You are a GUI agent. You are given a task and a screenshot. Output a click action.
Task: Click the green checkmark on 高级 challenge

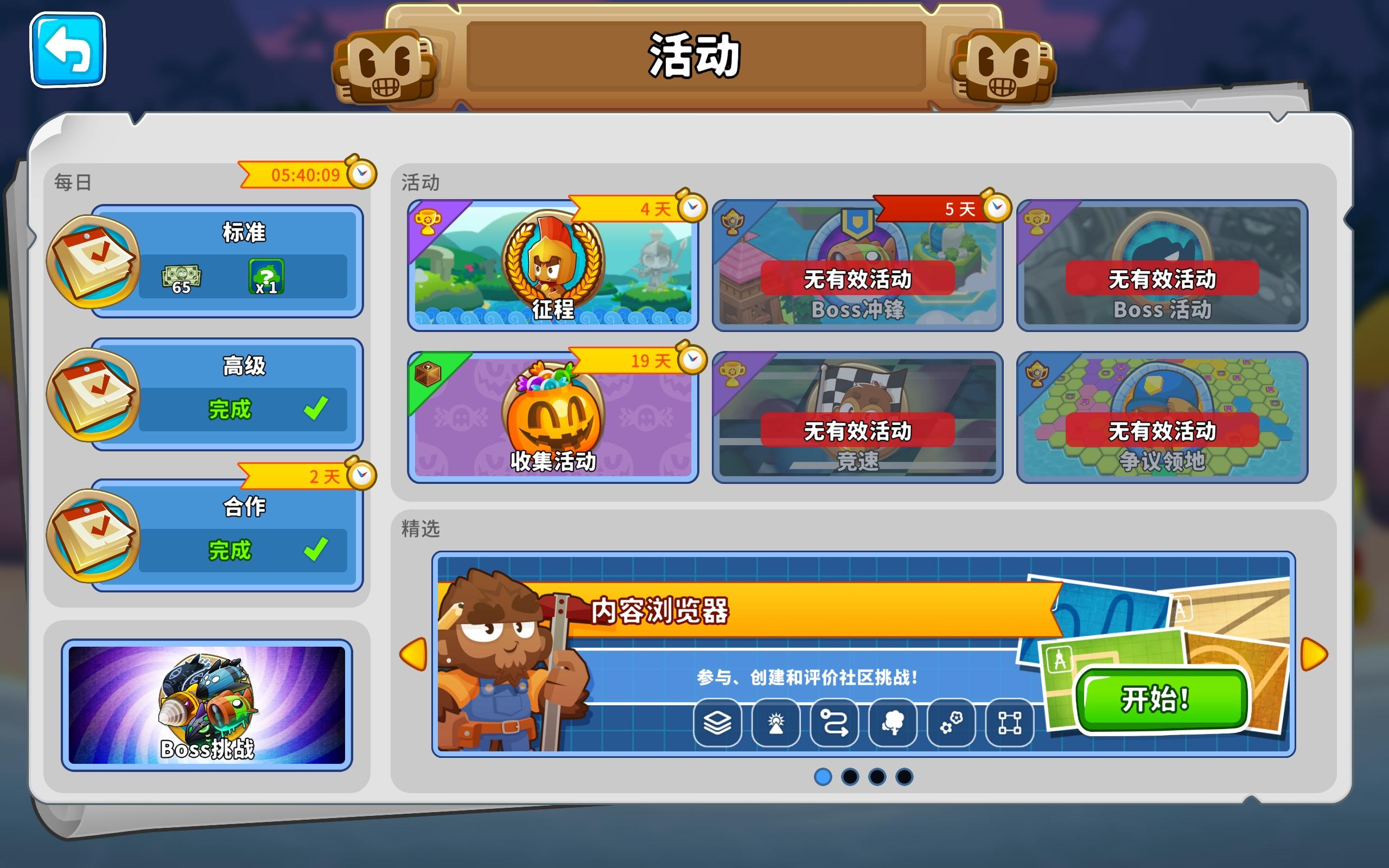[x=315, y=409]
